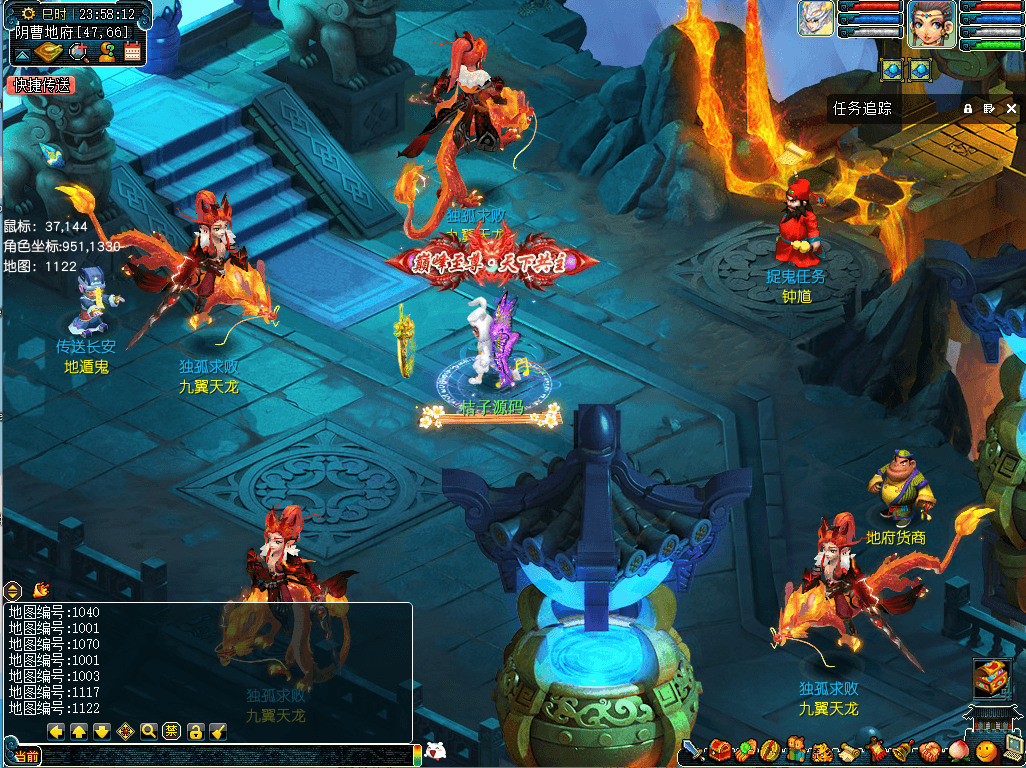Image resolution: width=1026 pixels, height=768 pixels.
Task: Open the treasure chest icon above the pavilion
Action: tap(989, 678)
